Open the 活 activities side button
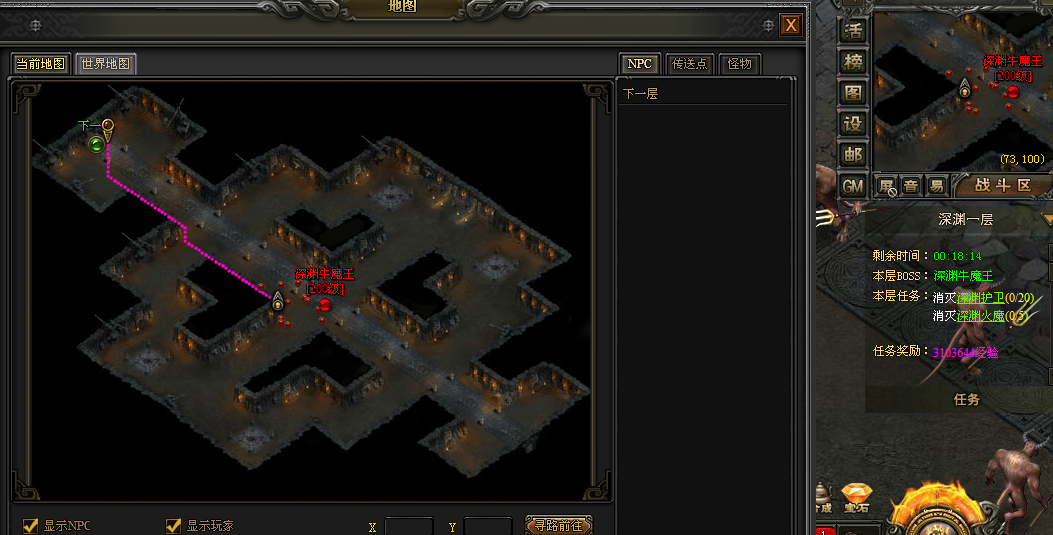1053x535 pixels. tap(853, 30)
